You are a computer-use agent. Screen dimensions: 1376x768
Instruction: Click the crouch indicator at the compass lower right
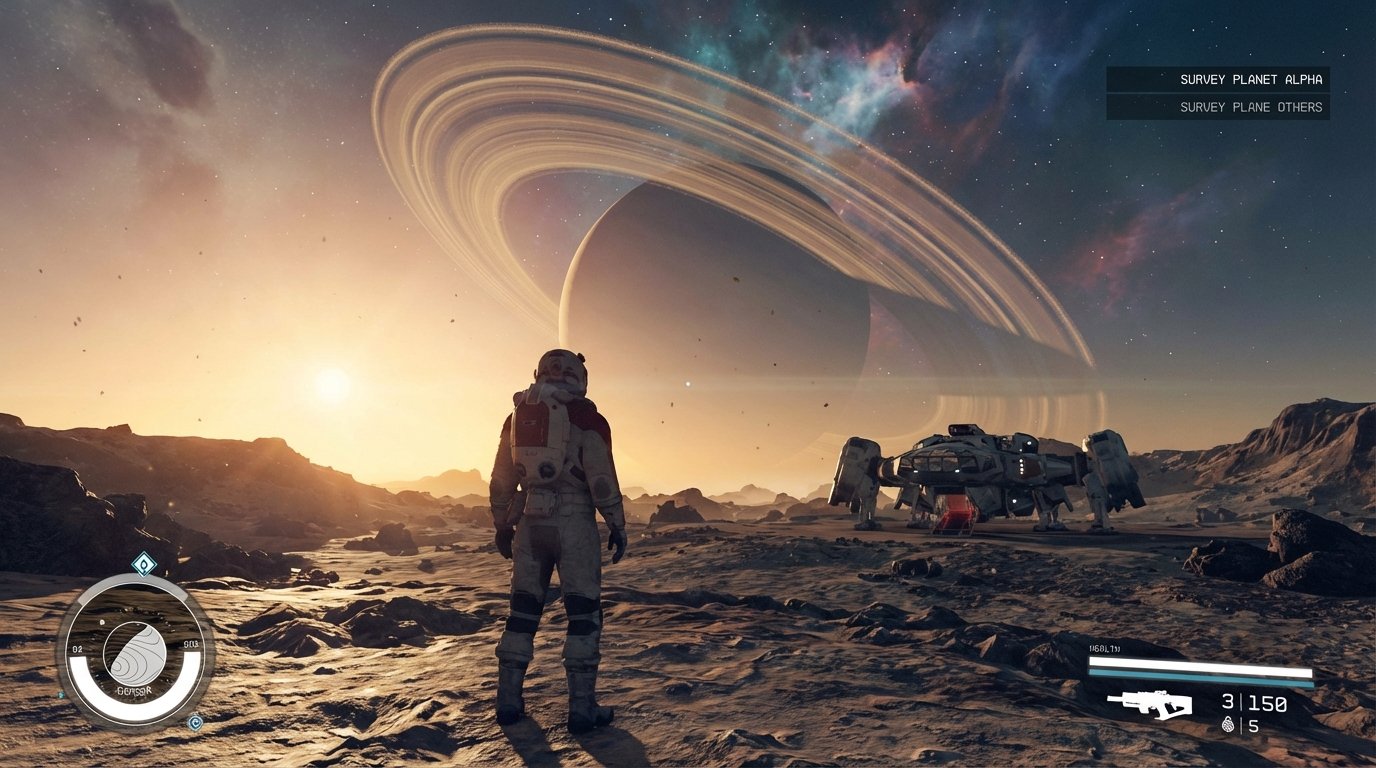point(195,722)
